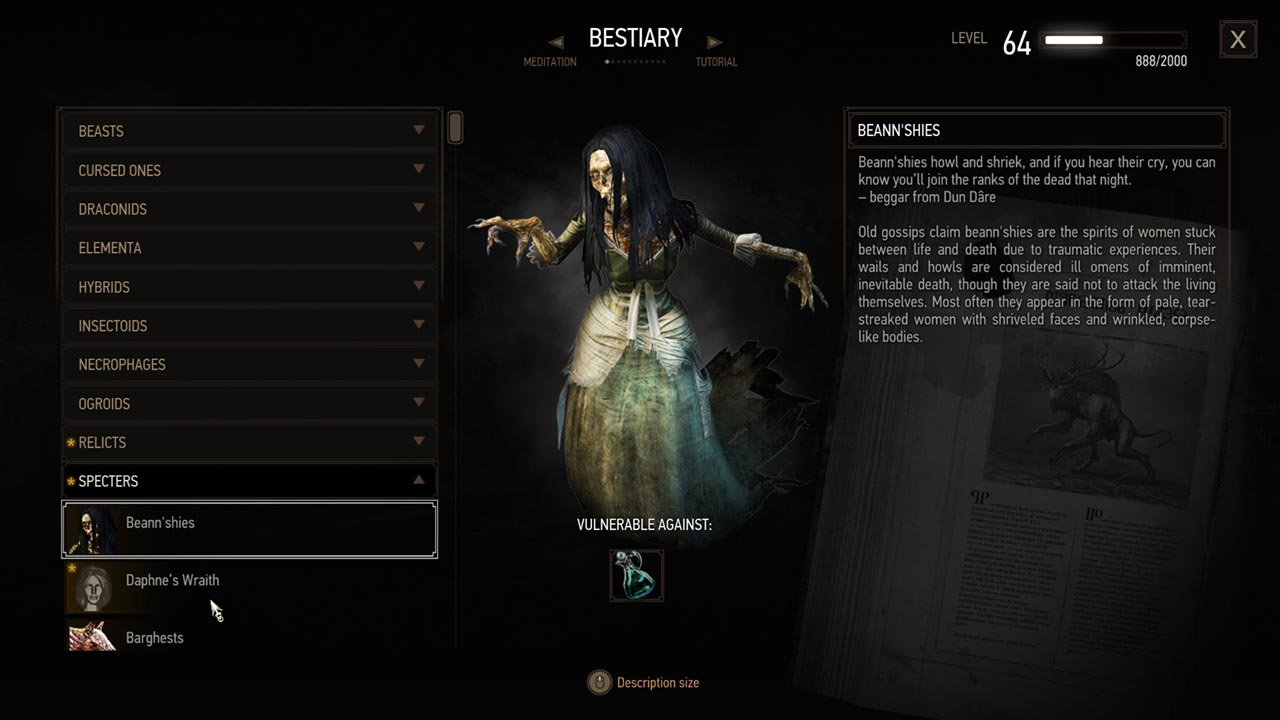Open the Necrophages section
Viewport: 1280px width, 720px height.
pos(249,364)
